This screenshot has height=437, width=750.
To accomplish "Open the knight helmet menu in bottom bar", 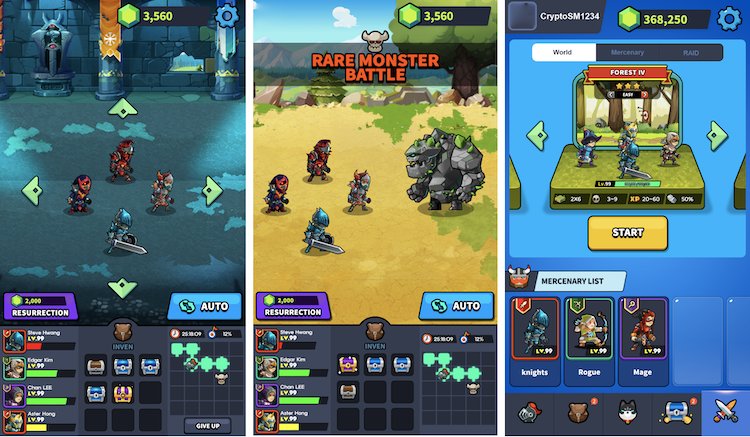I will pos(530,412).
